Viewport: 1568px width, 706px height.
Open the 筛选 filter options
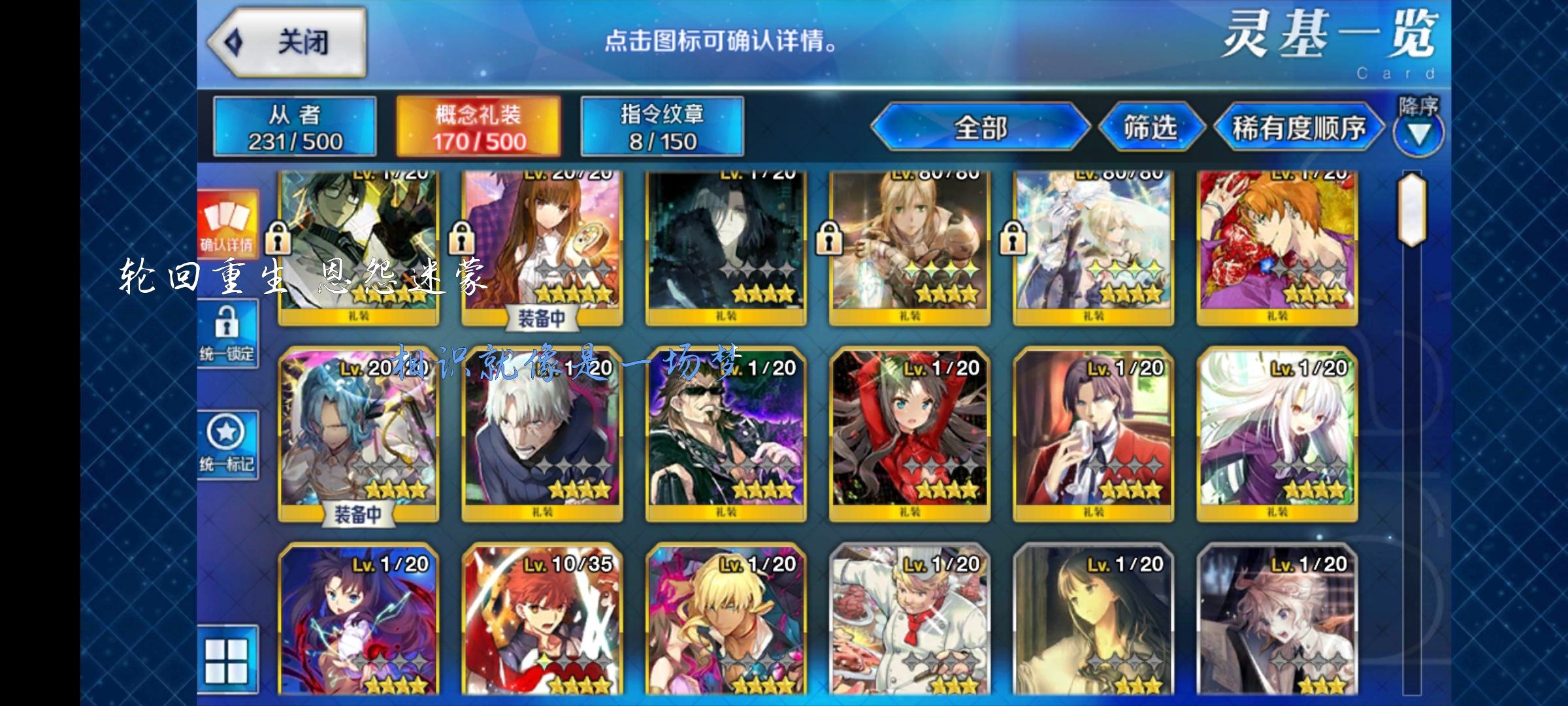pos(1151,127)
